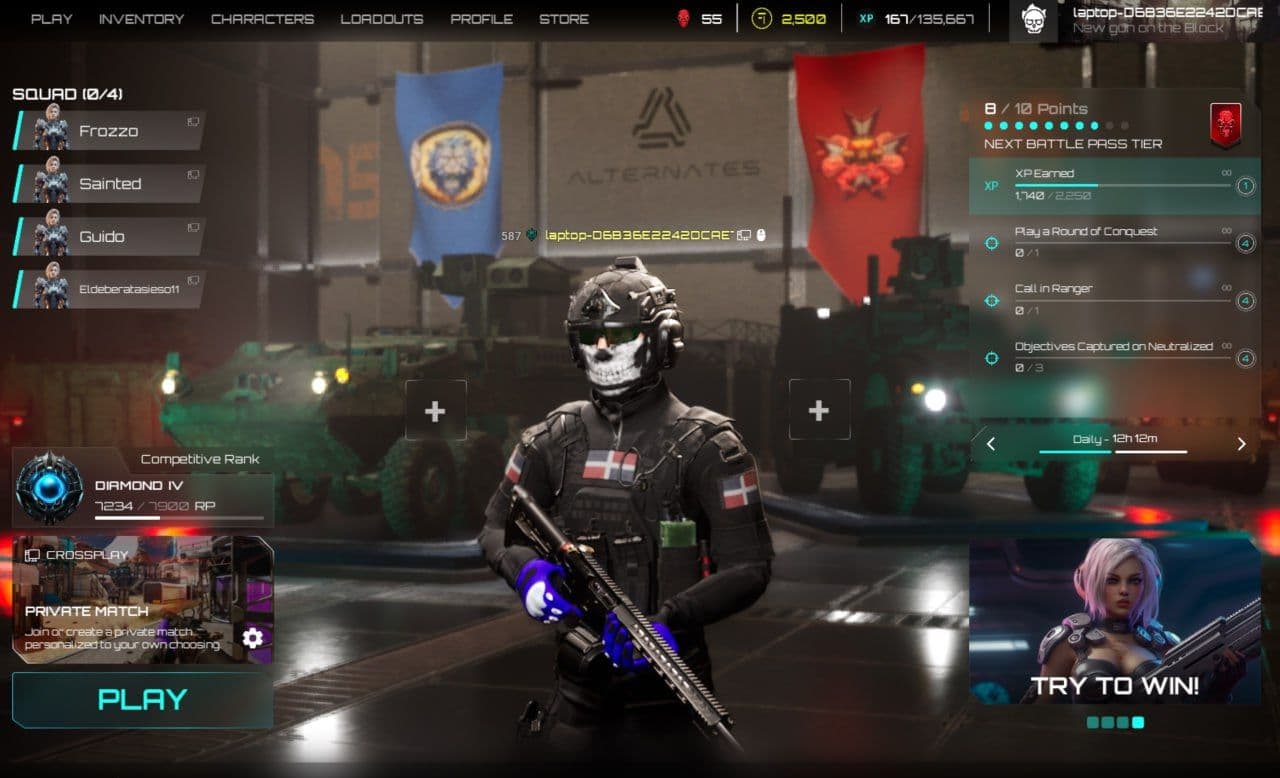Screen dimensions: 1280x778
Task: Open the player profile skull avatar
Action: coord(1033,19)
